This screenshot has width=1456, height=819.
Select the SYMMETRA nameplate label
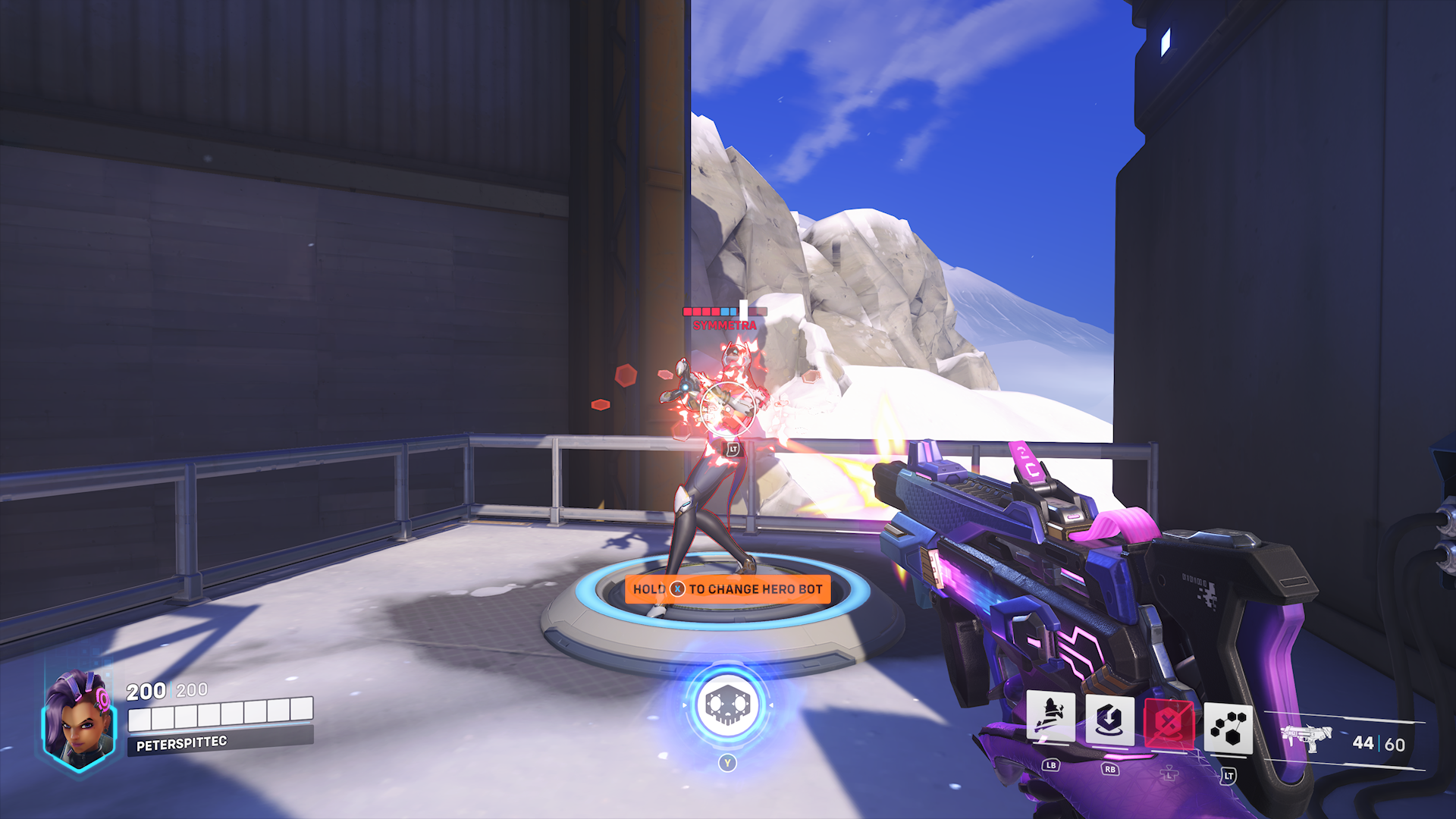pos(724,326)
